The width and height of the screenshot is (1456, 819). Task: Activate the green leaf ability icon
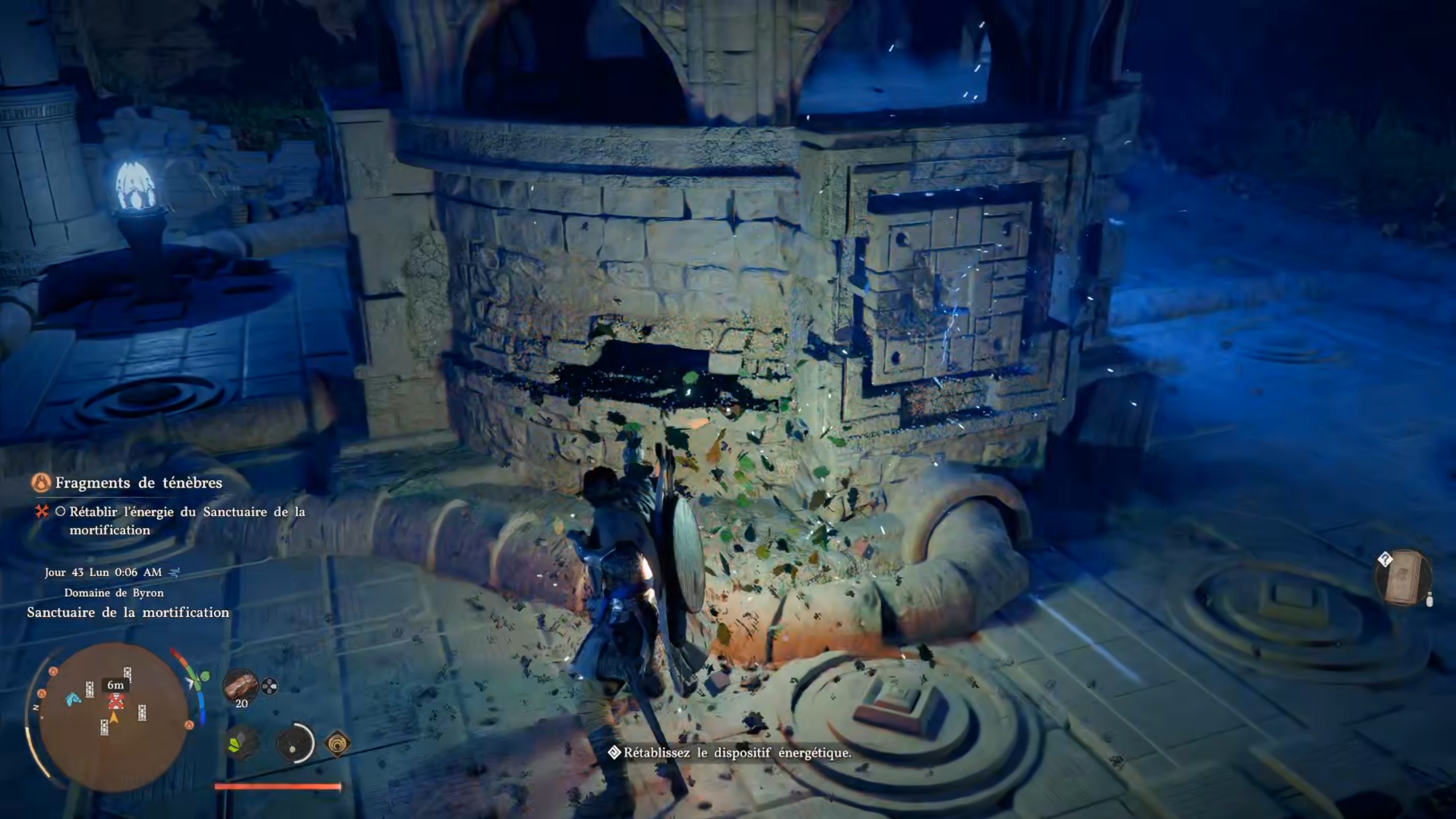[x=238, y=743]
